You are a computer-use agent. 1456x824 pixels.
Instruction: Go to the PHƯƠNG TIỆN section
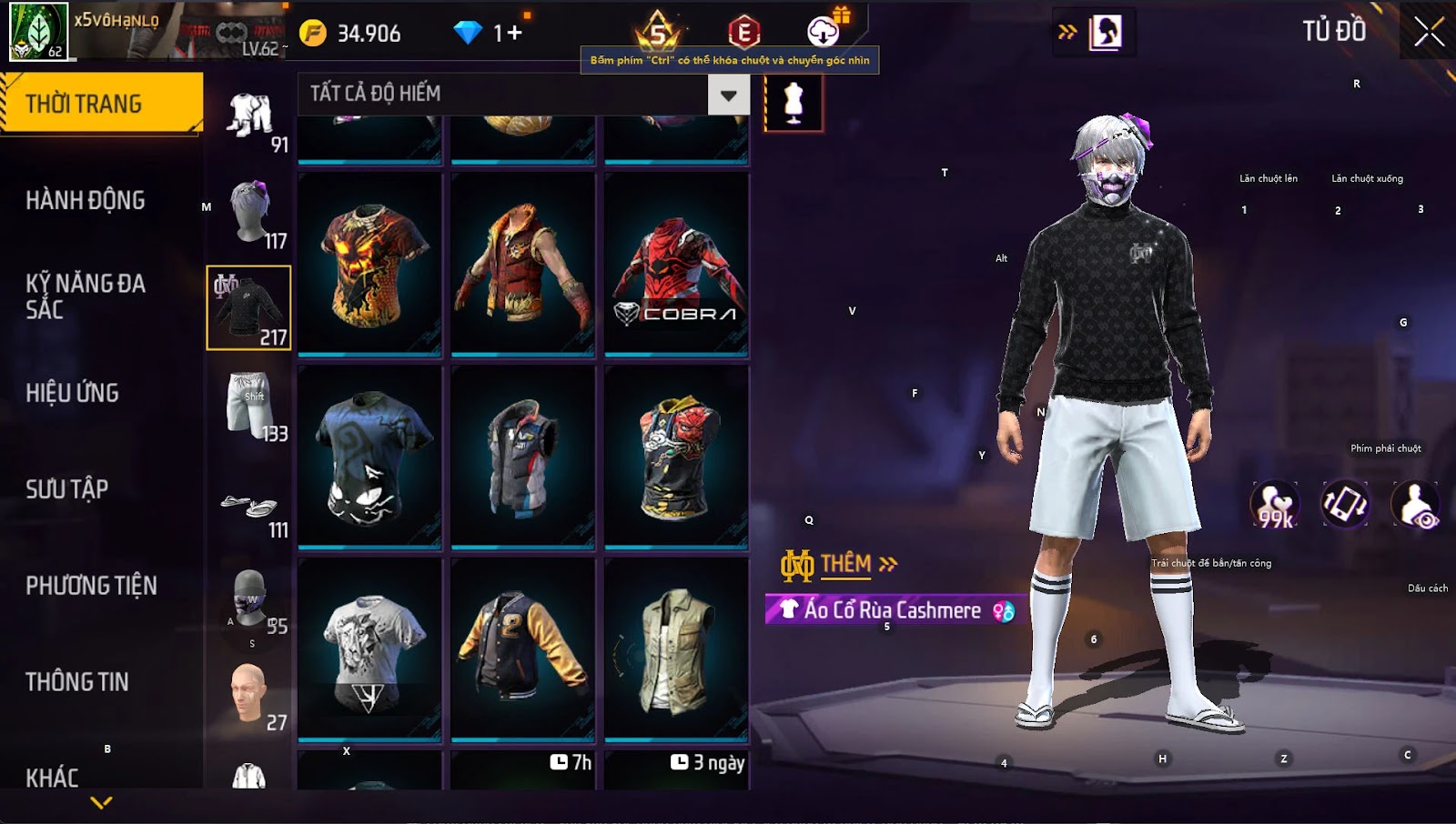click(x=91, y=586)
